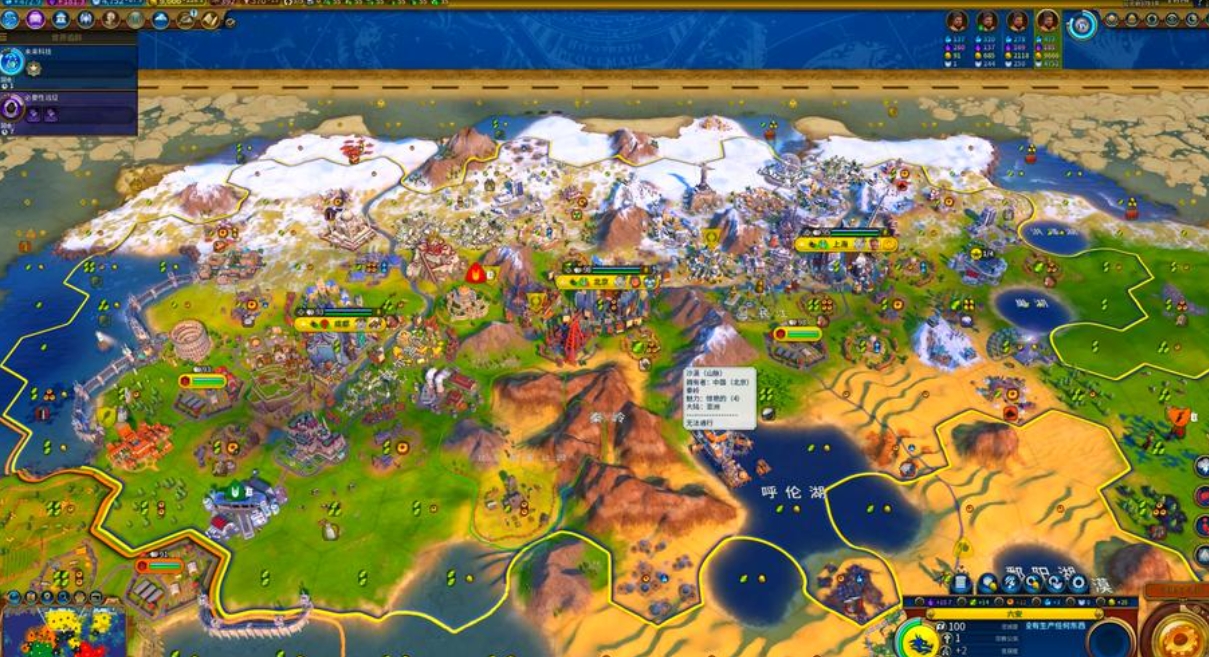Click the blue ring era tracker
This screenshot has height=657, width=1209.
(1081, 25)
